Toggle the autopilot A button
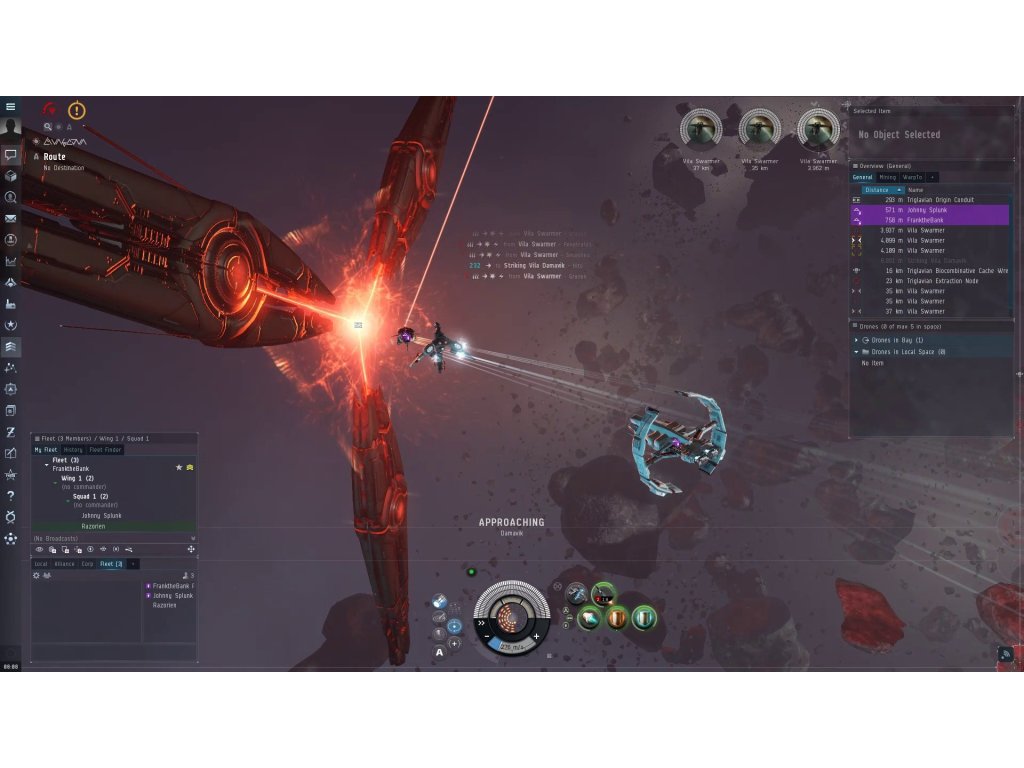The width and height of the screenshot is (1024, 768). 439,652
